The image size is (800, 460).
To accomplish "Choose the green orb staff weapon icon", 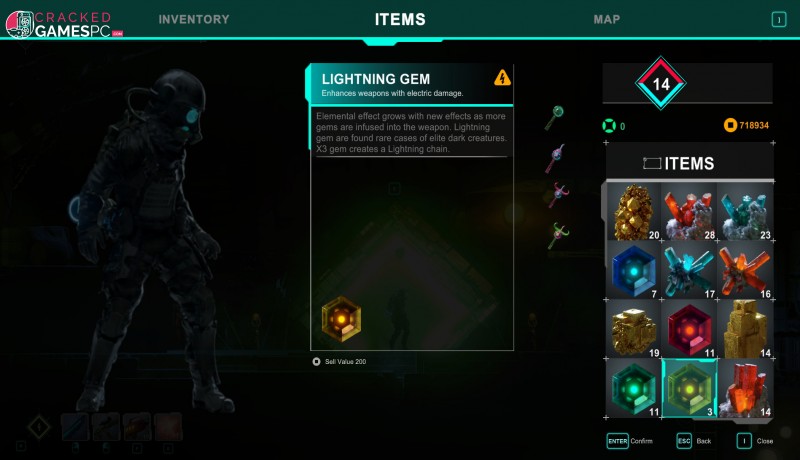I will (557, 118).
